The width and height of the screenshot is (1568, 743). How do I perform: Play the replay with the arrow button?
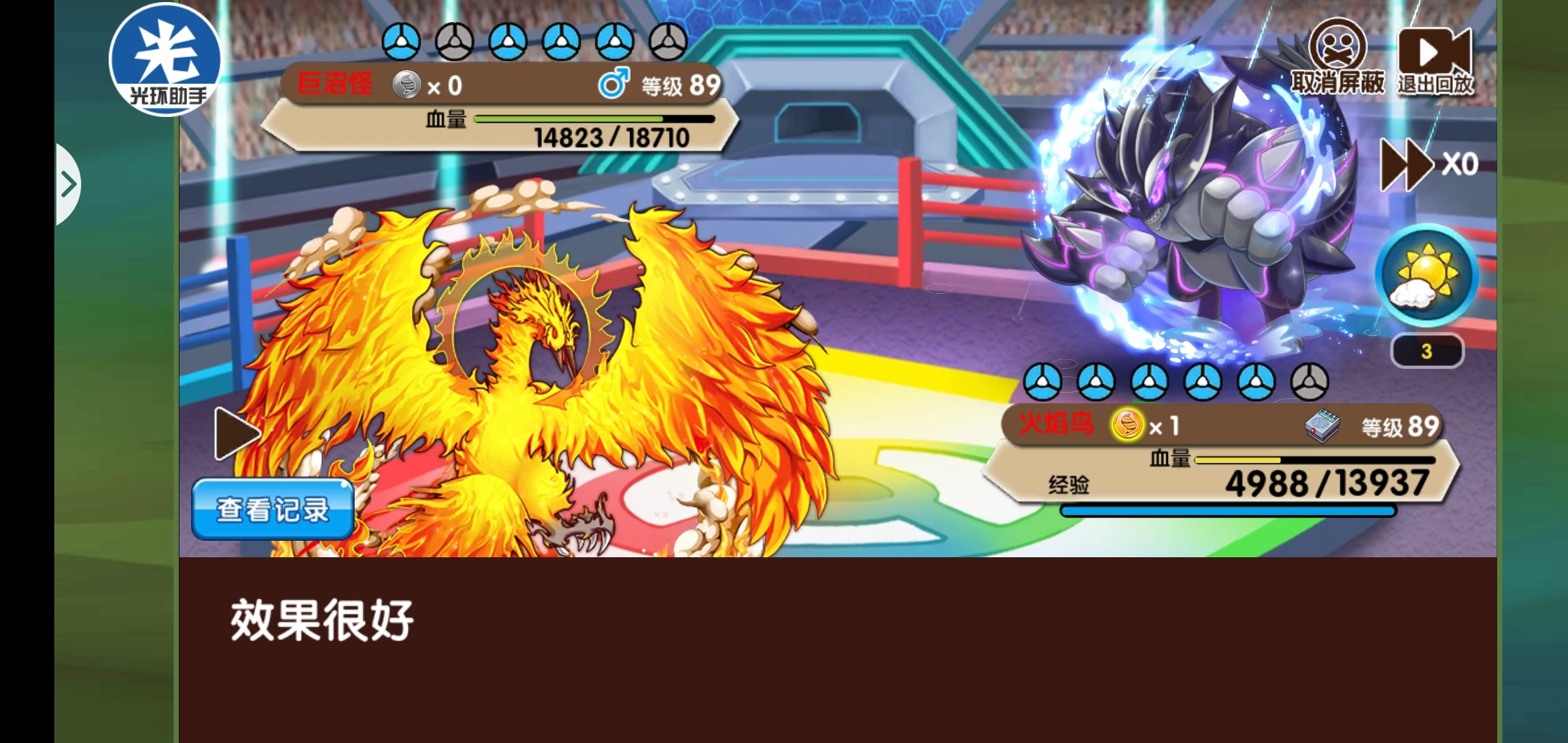[235, 434]
